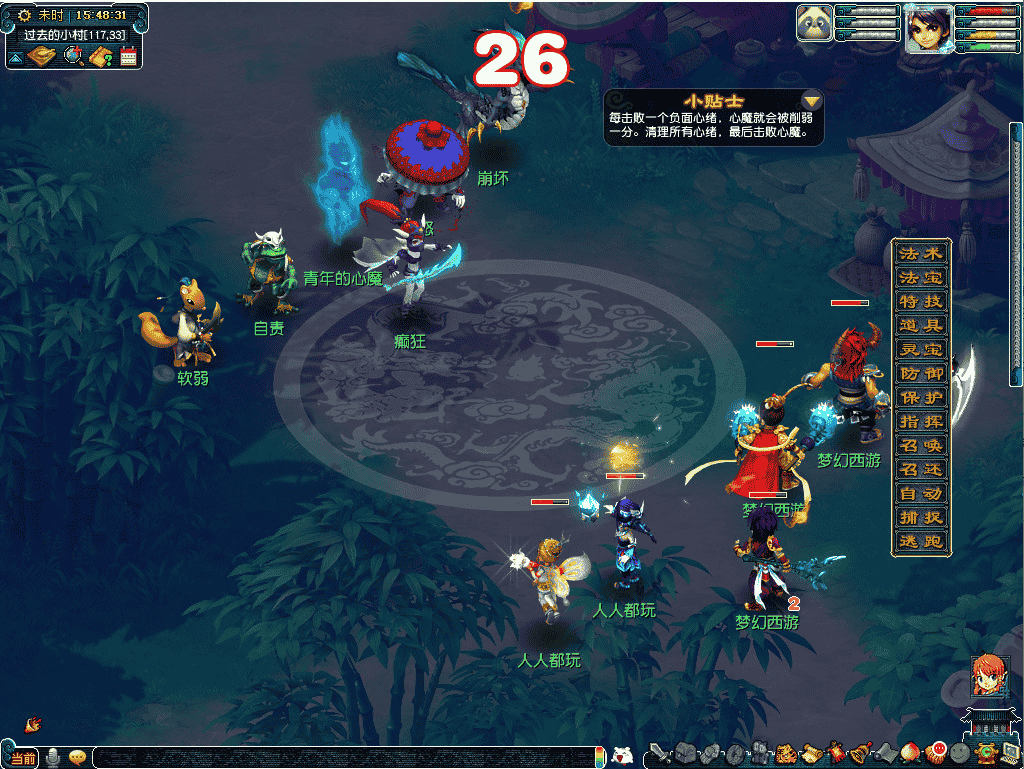Switch the 当前 chat channel button
This screenshot has height=769, width=1024.
(22, 758)
